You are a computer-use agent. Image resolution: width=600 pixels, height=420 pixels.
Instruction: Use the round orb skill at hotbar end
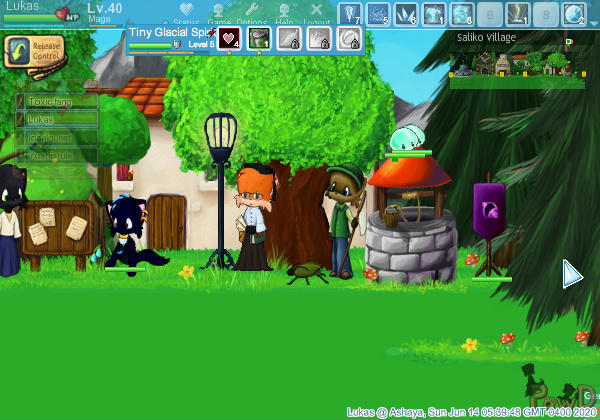tap(574, 14)
